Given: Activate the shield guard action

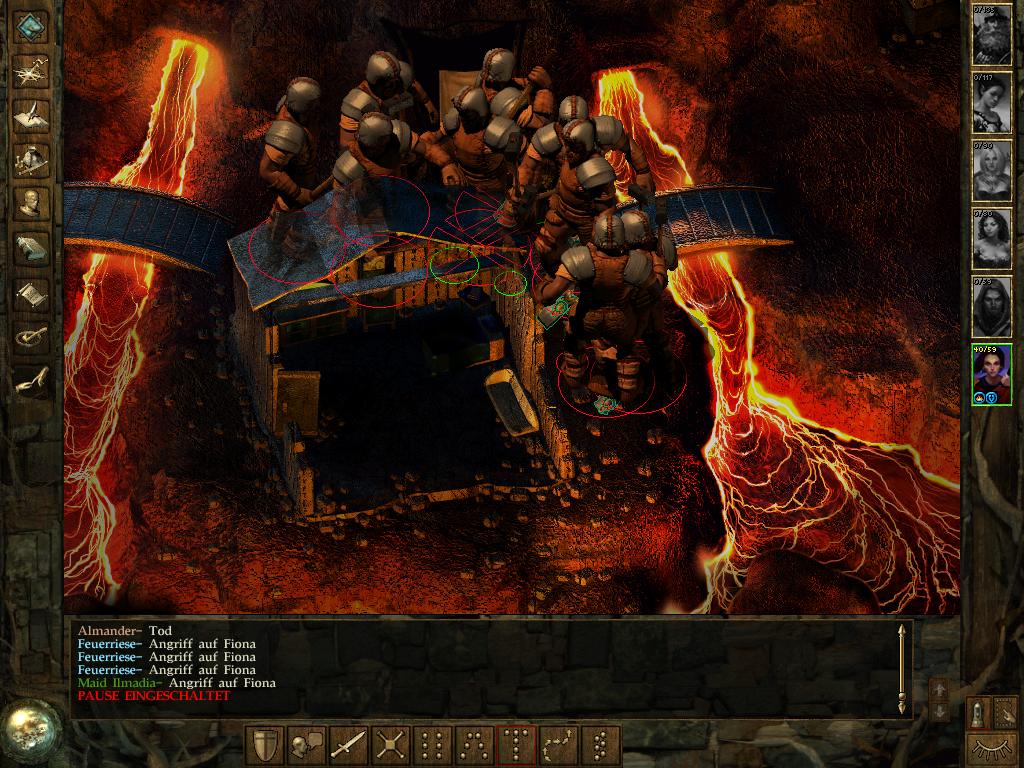Looking at the screenshot, I should tap(266, 746).
